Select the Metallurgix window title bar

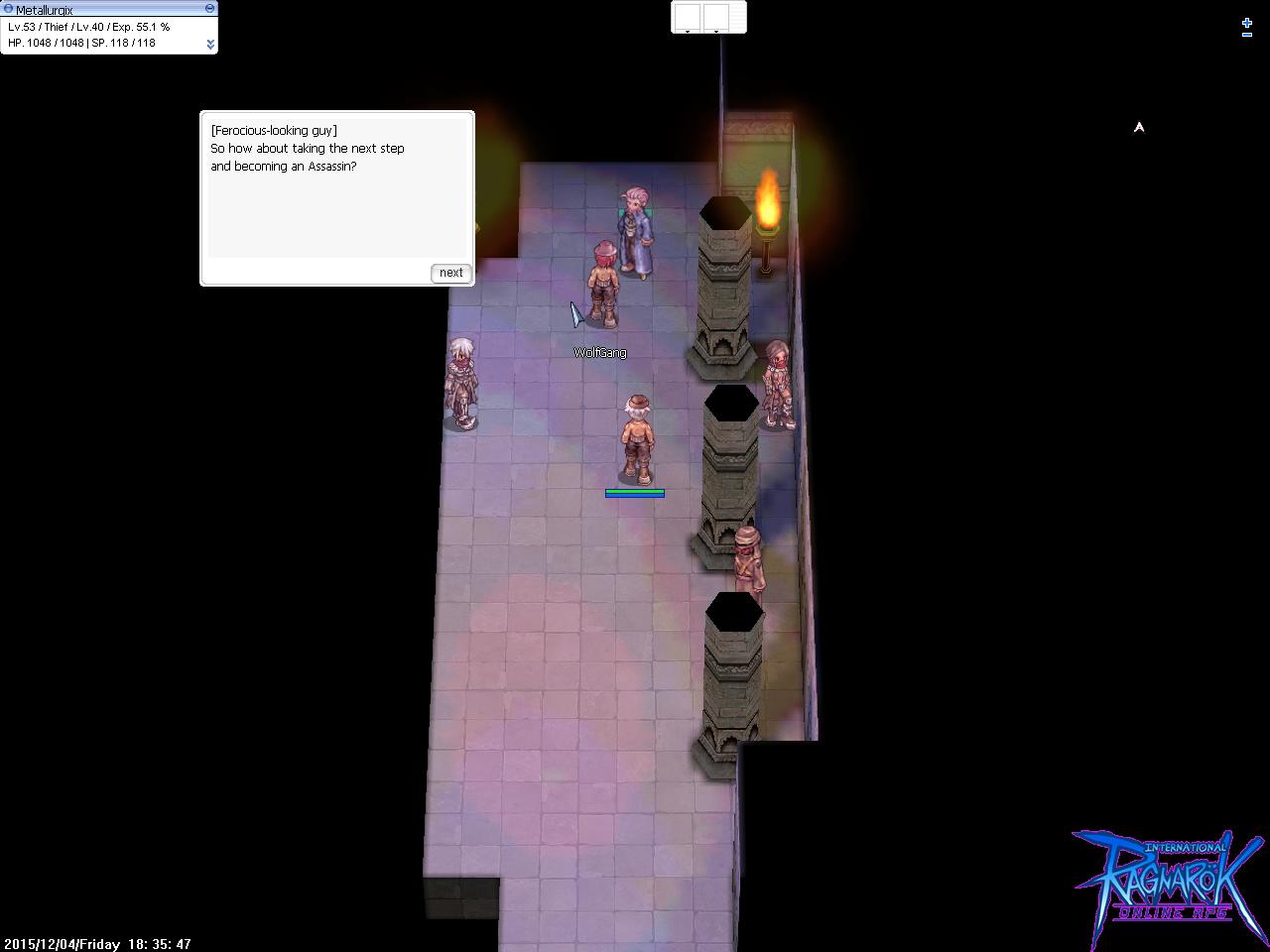99,8
